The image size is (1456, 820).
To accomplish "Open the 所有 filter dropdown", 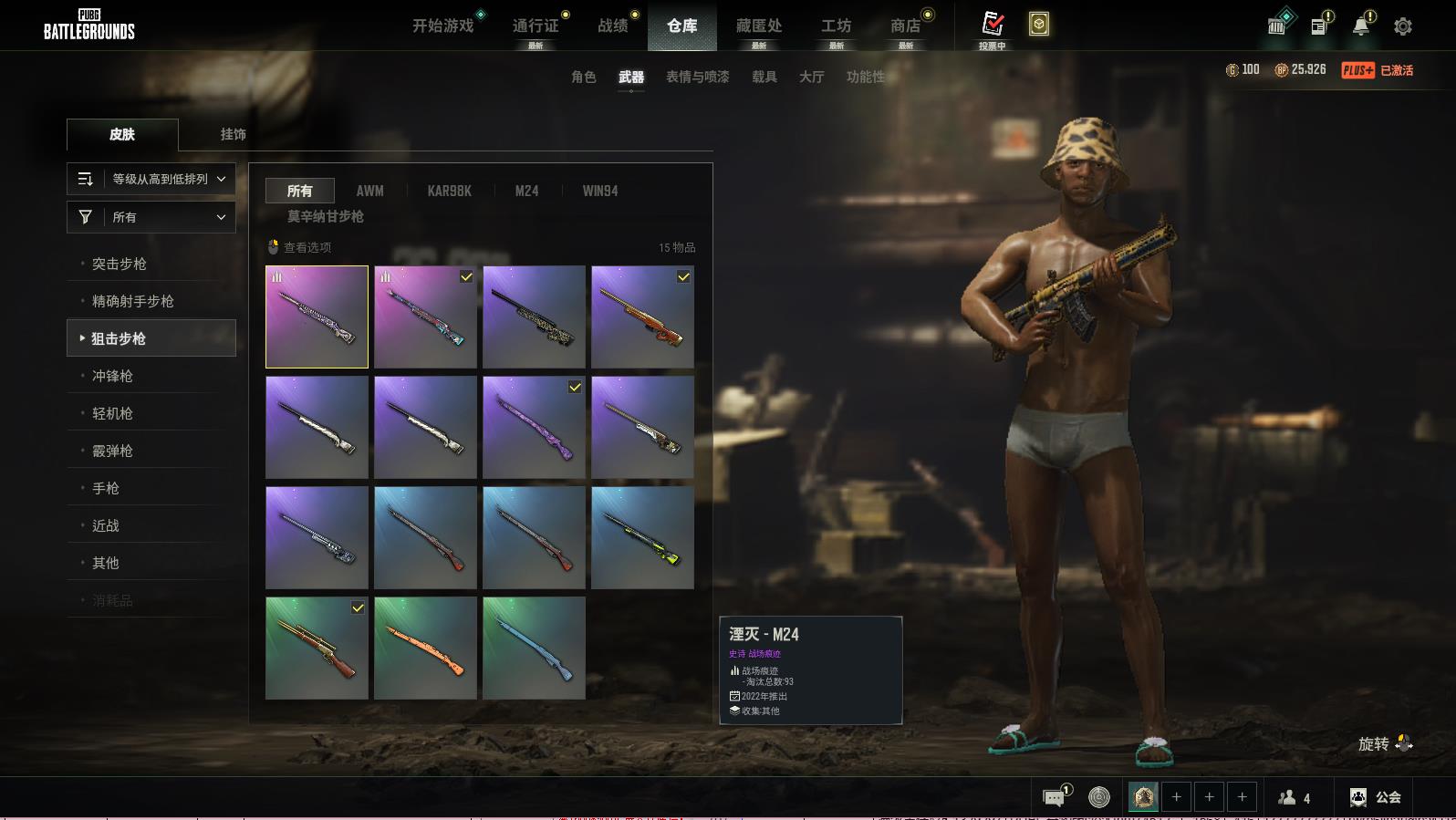I will 151,217.
